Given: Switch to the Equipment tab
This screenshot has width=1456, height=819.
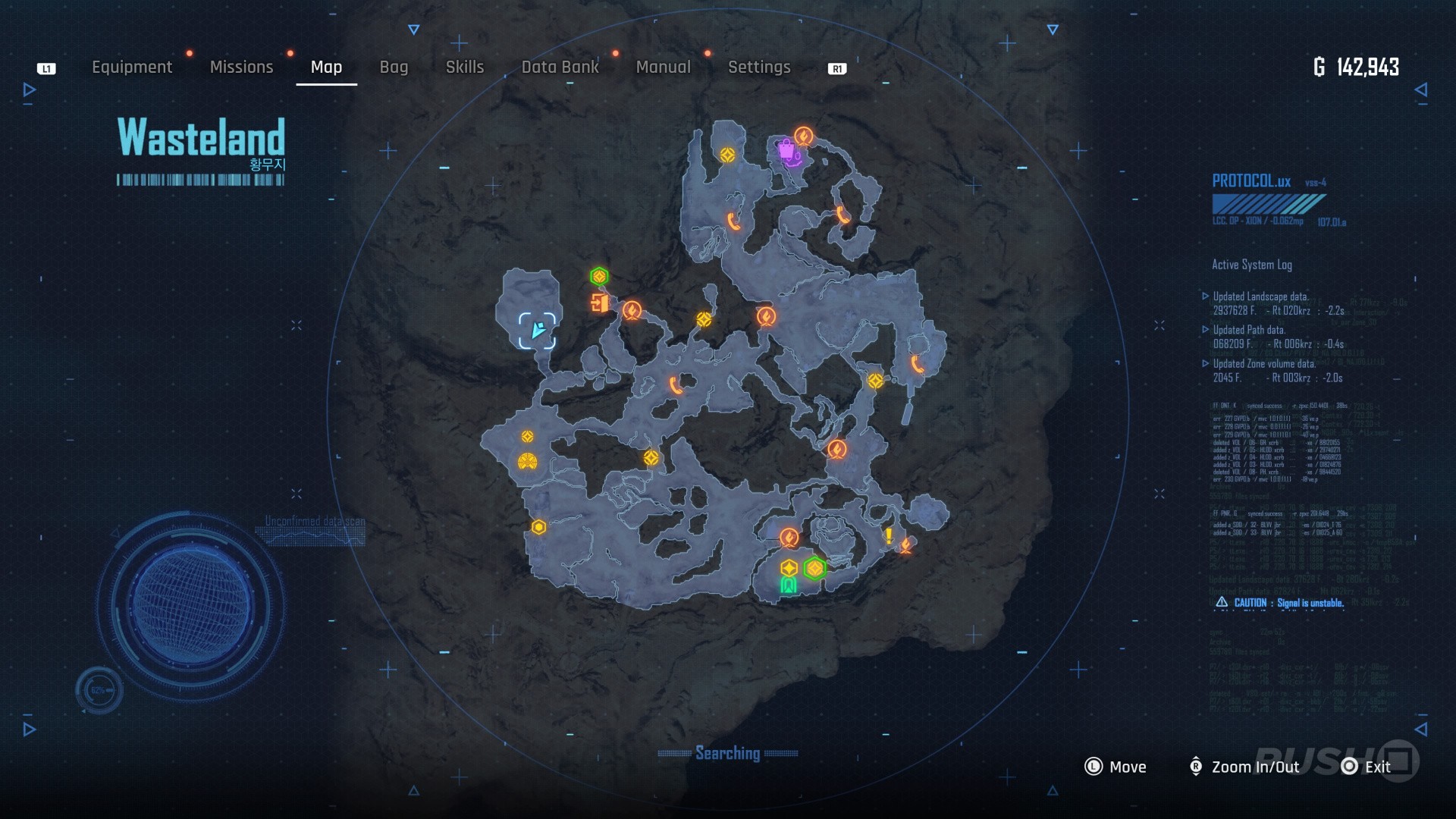Looking at the screenshot, I should click(x=132, y=67).
